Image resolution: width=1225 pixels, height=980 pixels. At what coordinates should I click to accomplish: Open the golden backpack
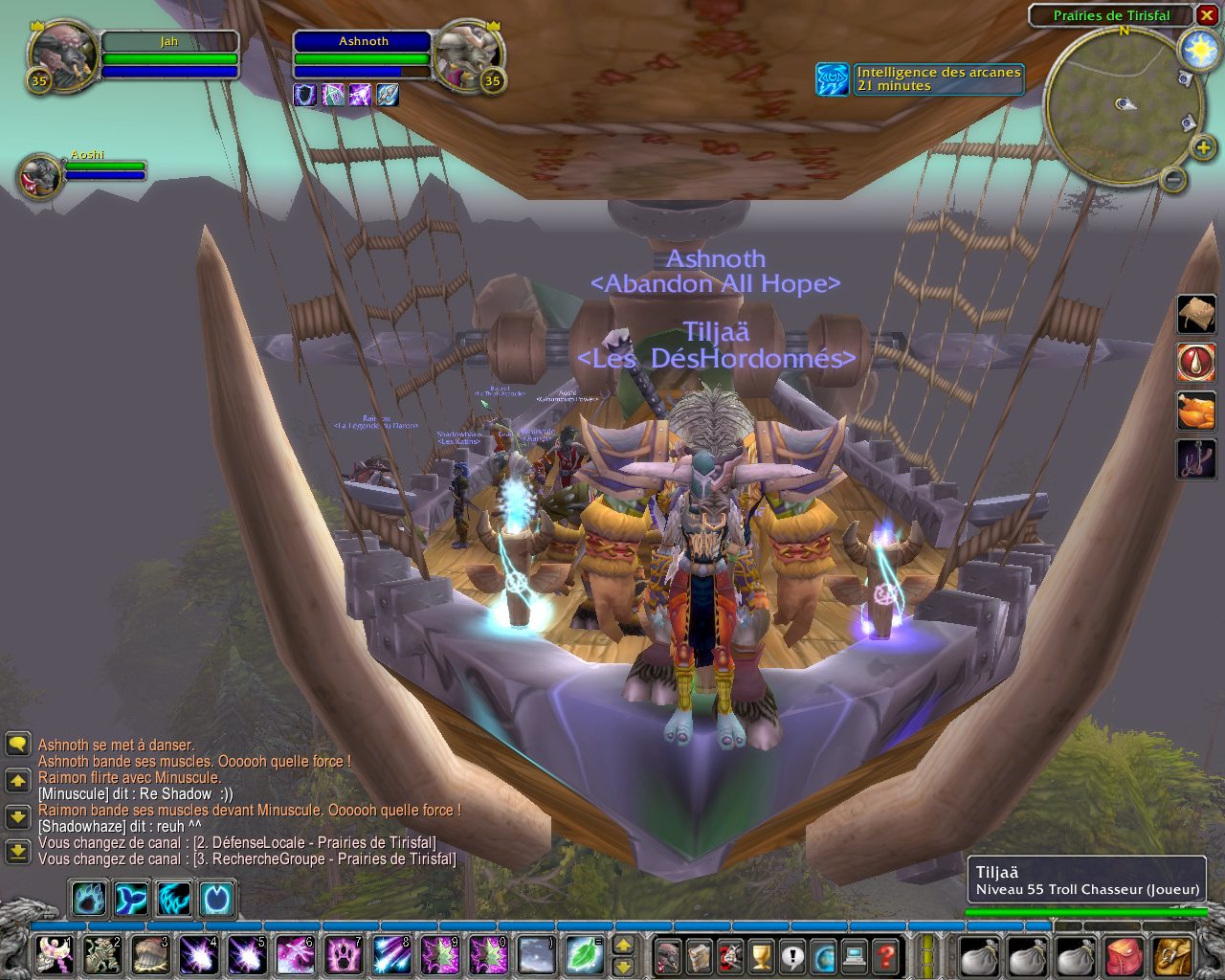point(1172,955)
